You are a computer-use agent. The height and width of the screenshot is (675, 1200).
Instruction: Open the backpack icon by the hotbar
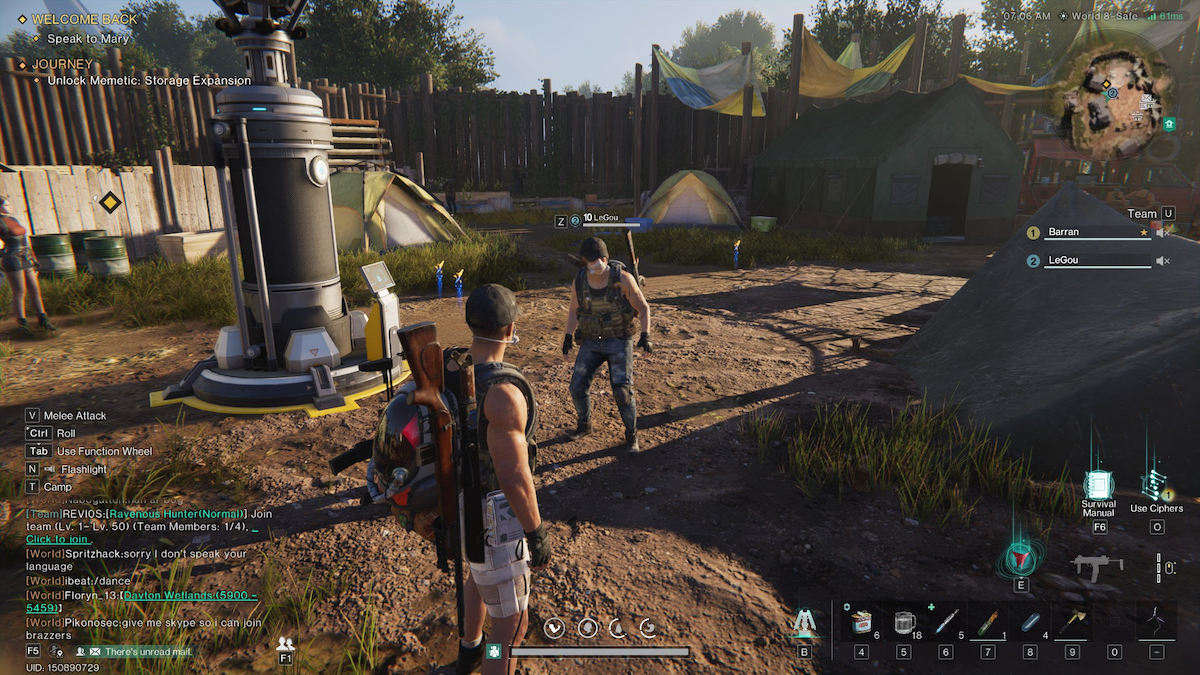[804, 623]
